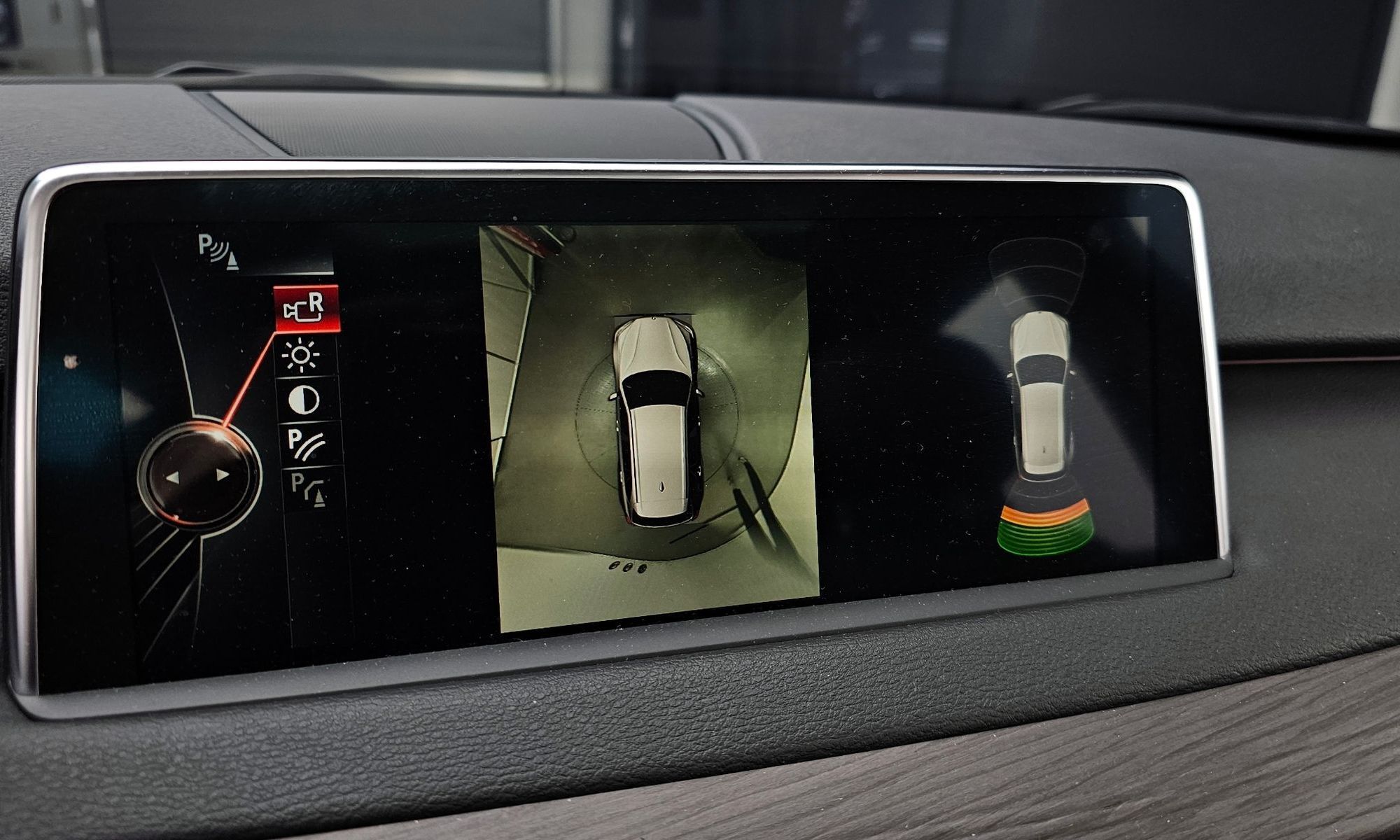Choose the contrast half-circle option

[304, 400]
